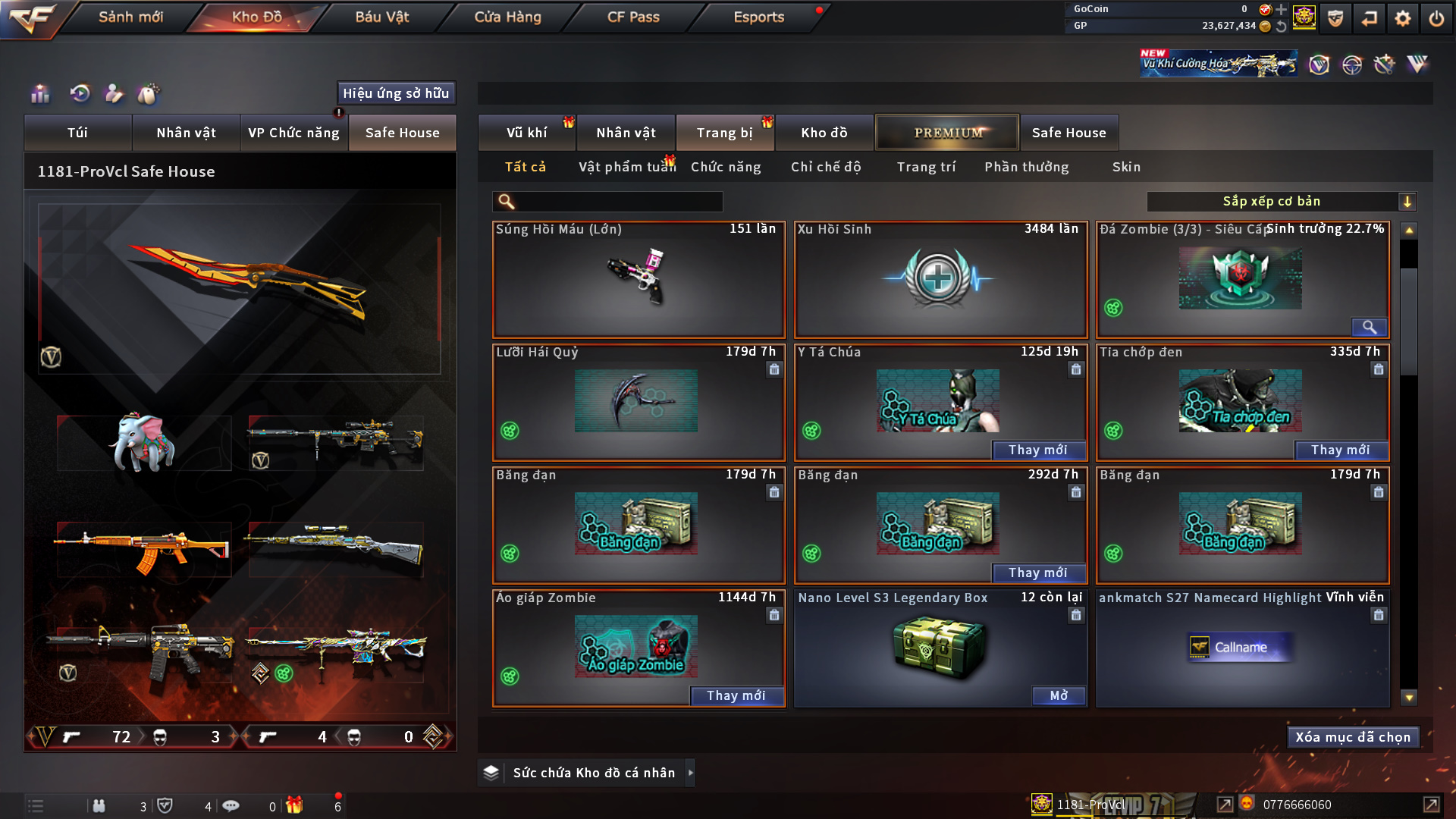Click the power button to exit
The image size is (1456, 819).
(1436, 18)
